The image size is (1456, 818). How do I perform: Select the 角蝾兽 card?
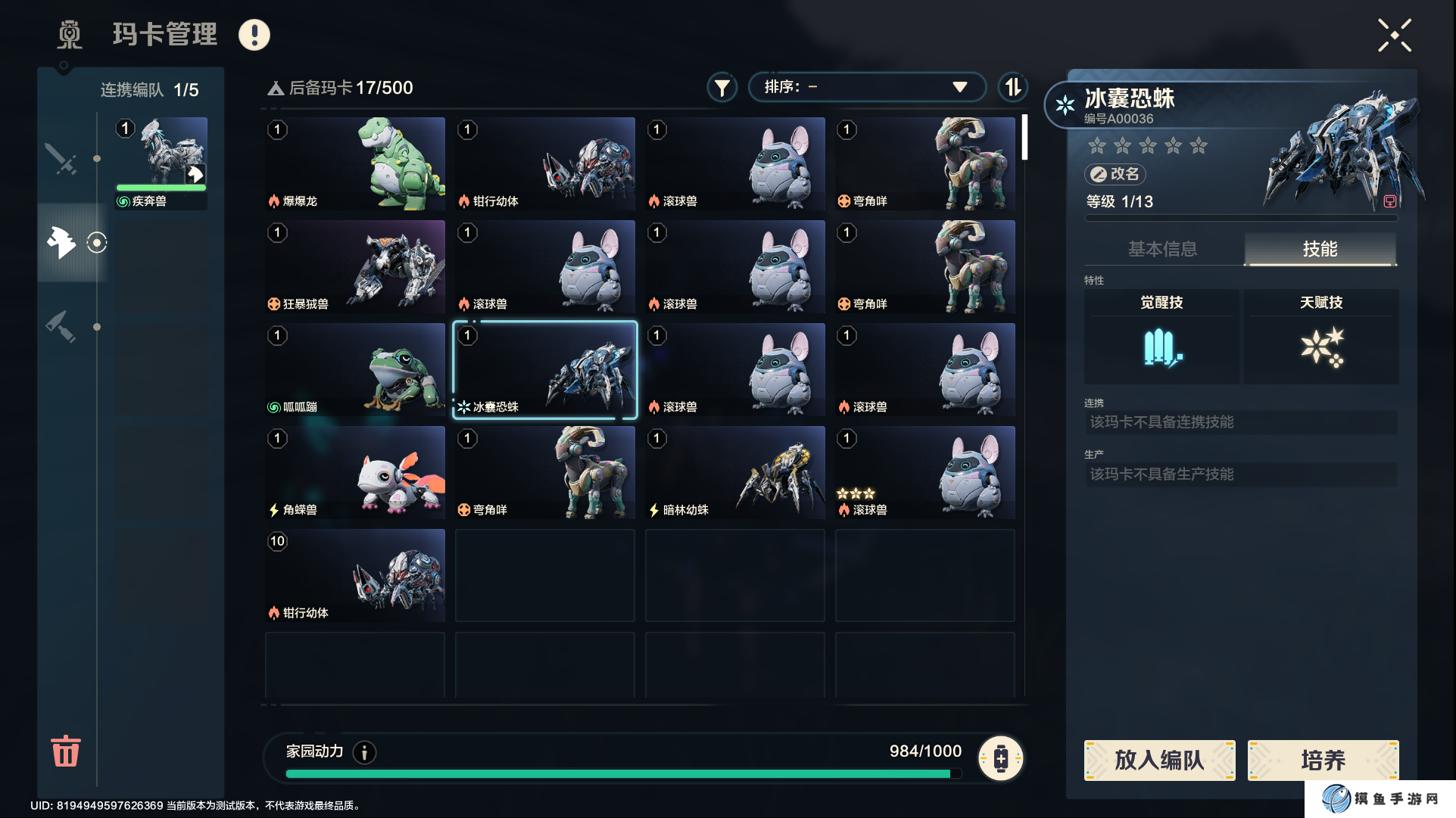coord(355,472)
